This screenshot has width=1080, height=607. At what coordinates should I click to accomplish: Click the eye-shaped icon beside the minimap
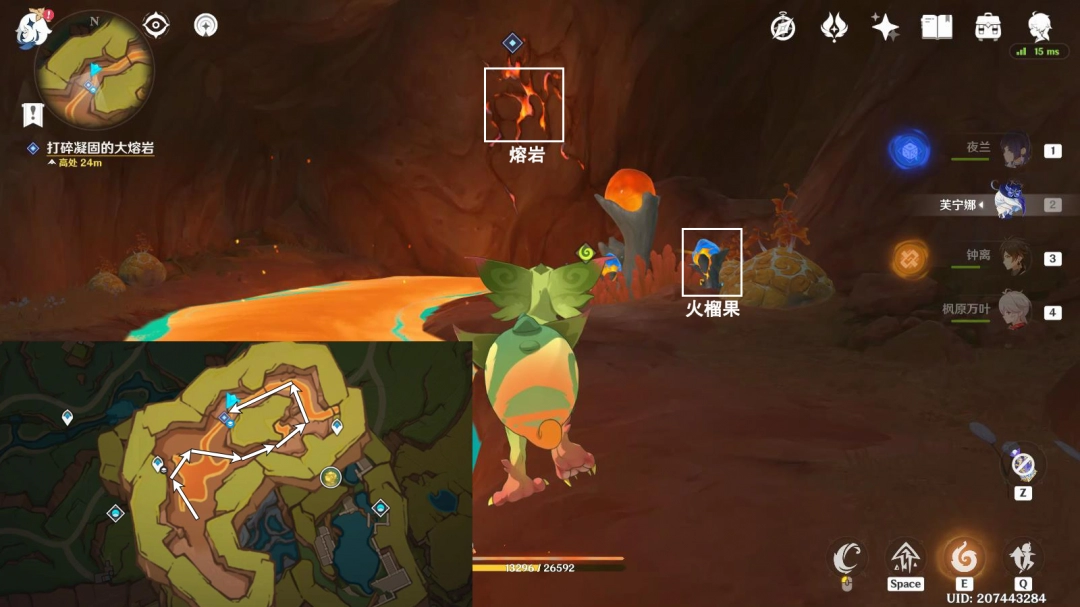[156, 25]
